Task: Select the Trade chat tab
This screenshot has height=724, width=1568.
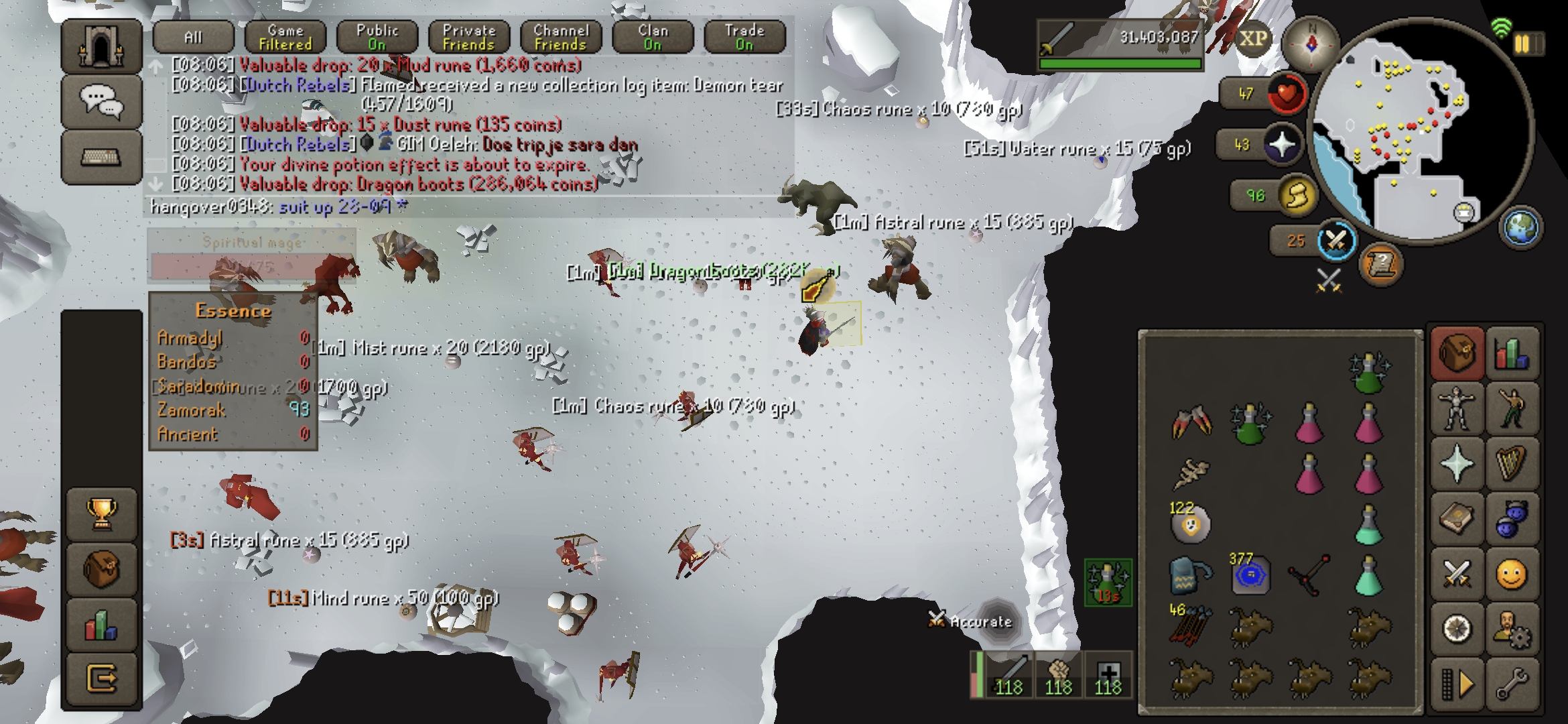Action: click(744, 38)
